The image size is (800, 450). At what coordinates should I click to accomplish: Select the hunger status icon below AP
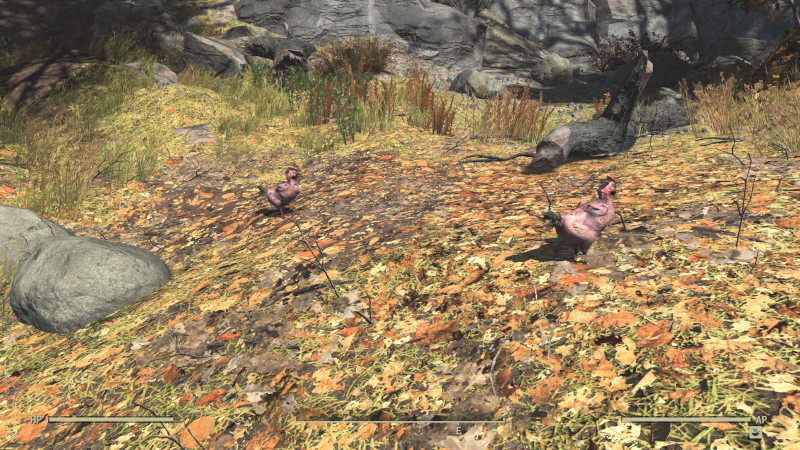755,431
